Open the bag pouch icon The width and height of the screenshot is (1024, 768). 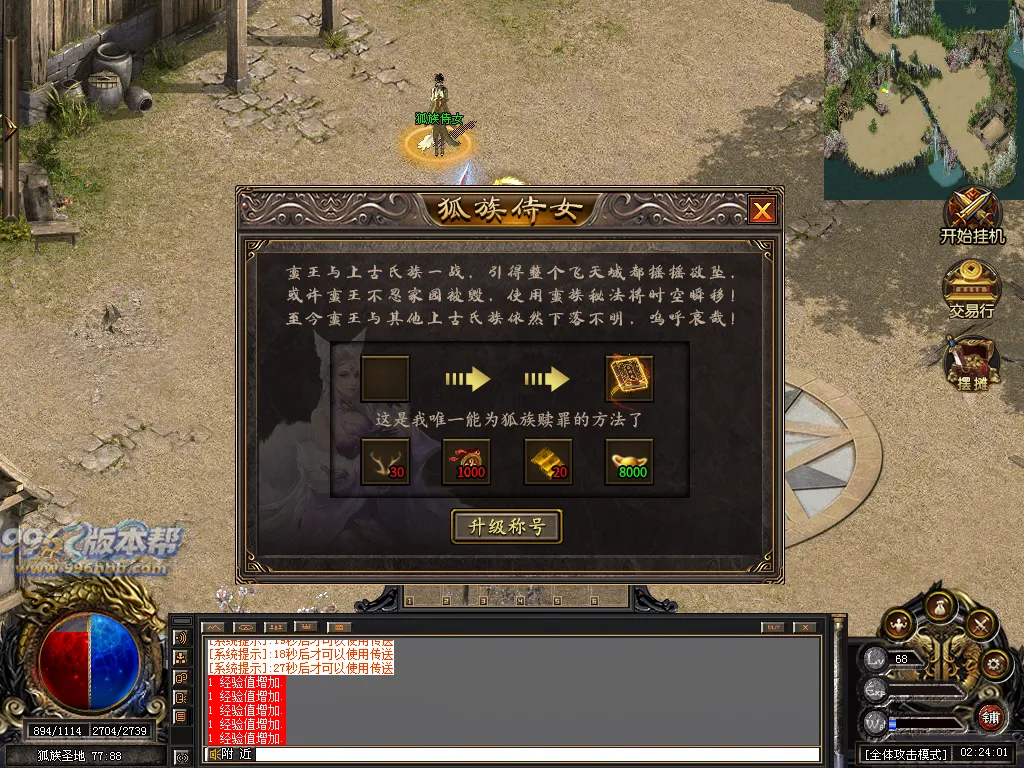[940, 606]
